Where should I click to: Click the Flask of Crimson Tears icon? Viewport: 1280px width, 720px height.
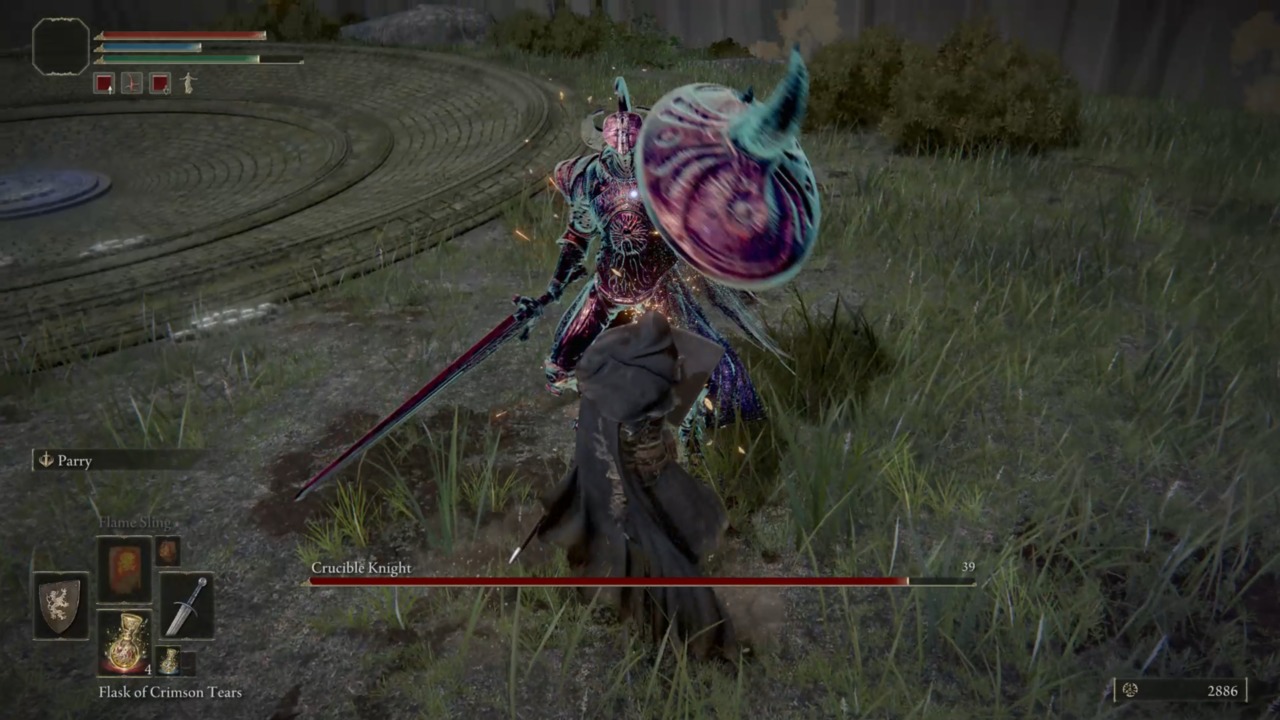click(x=125, y=640)
